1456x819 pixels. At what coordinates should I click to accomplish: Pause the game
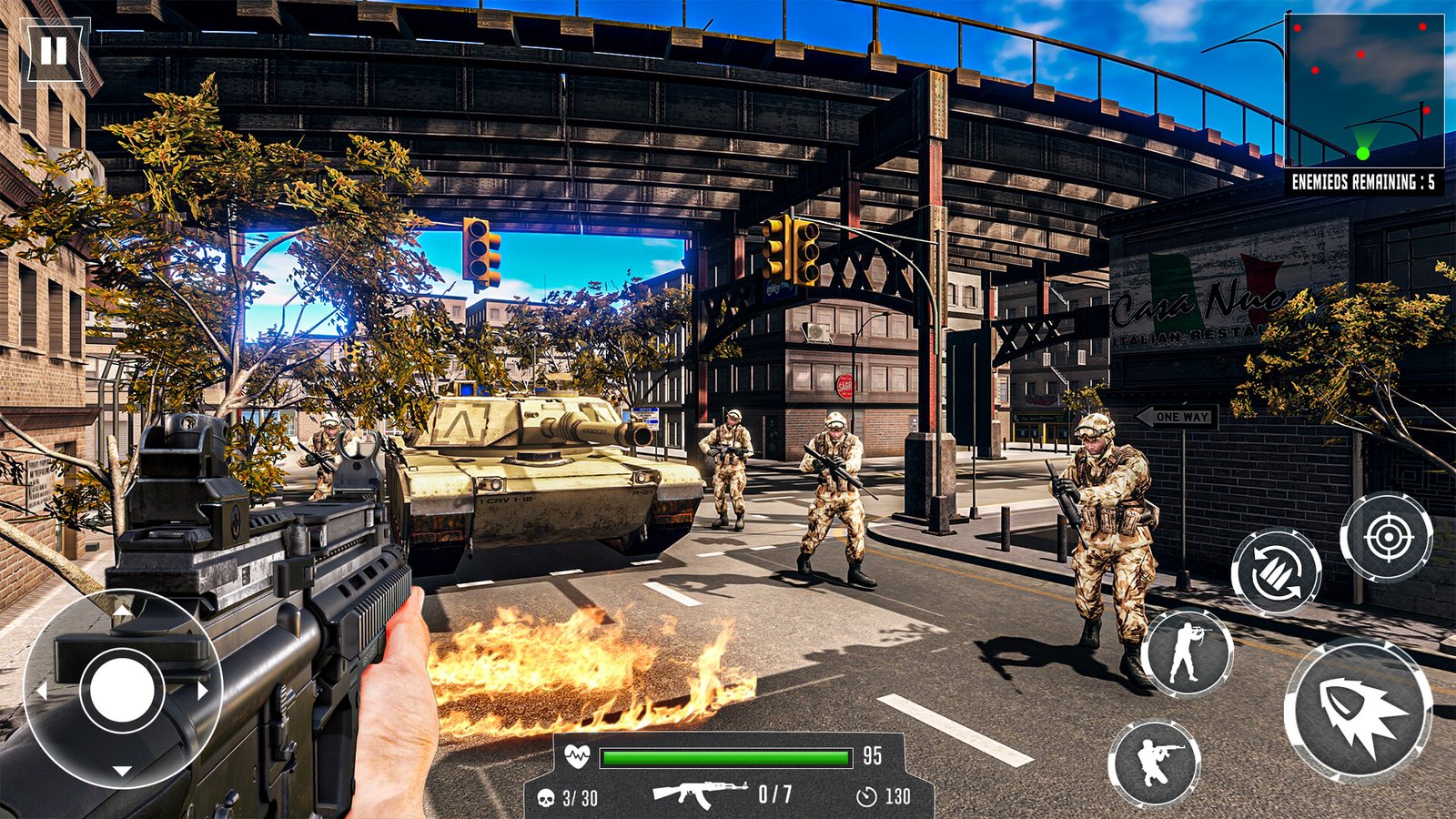tap(54, 51)
